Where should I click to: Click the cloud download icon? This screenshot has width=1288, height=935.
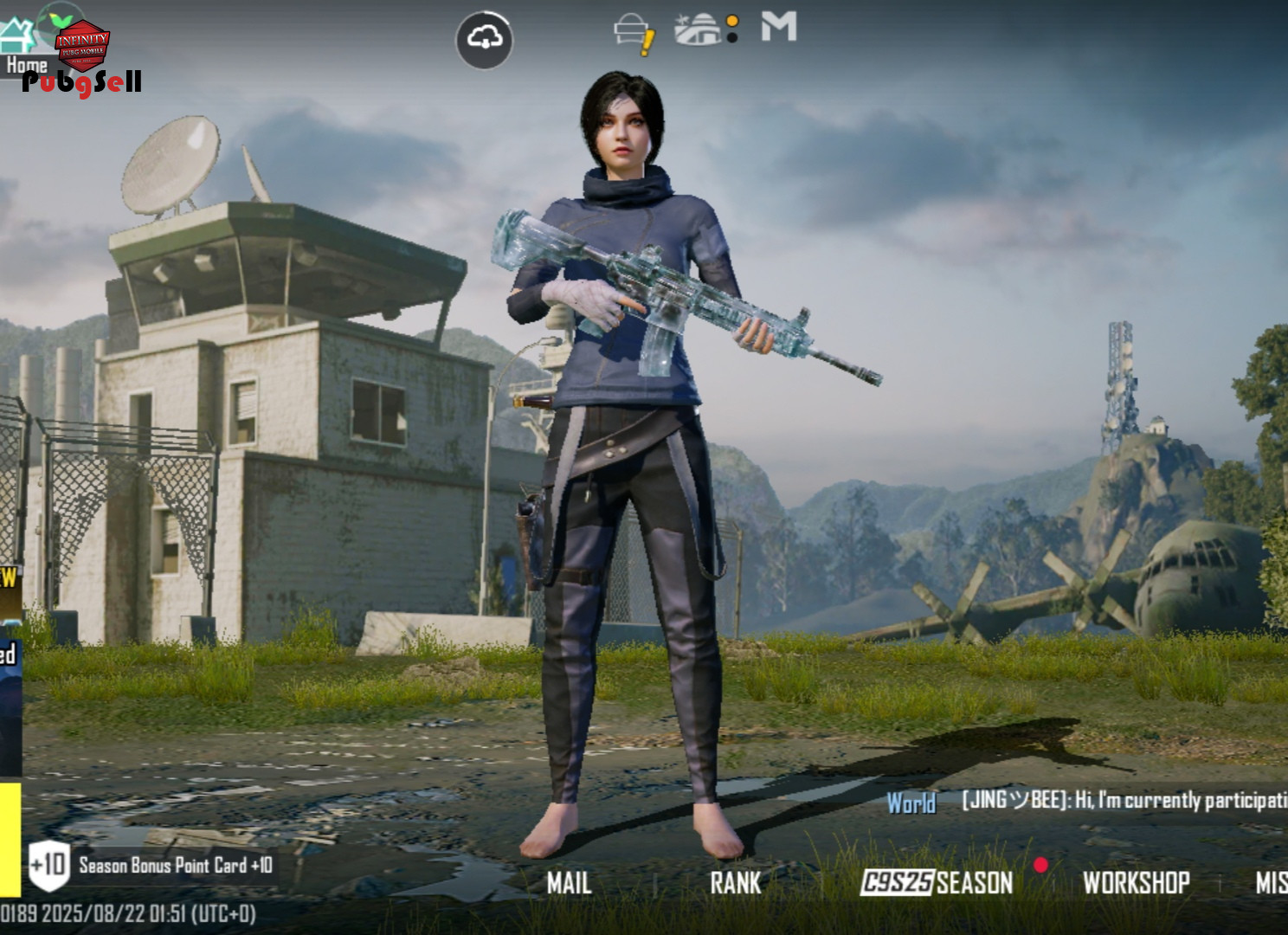(x=484, y=39)
